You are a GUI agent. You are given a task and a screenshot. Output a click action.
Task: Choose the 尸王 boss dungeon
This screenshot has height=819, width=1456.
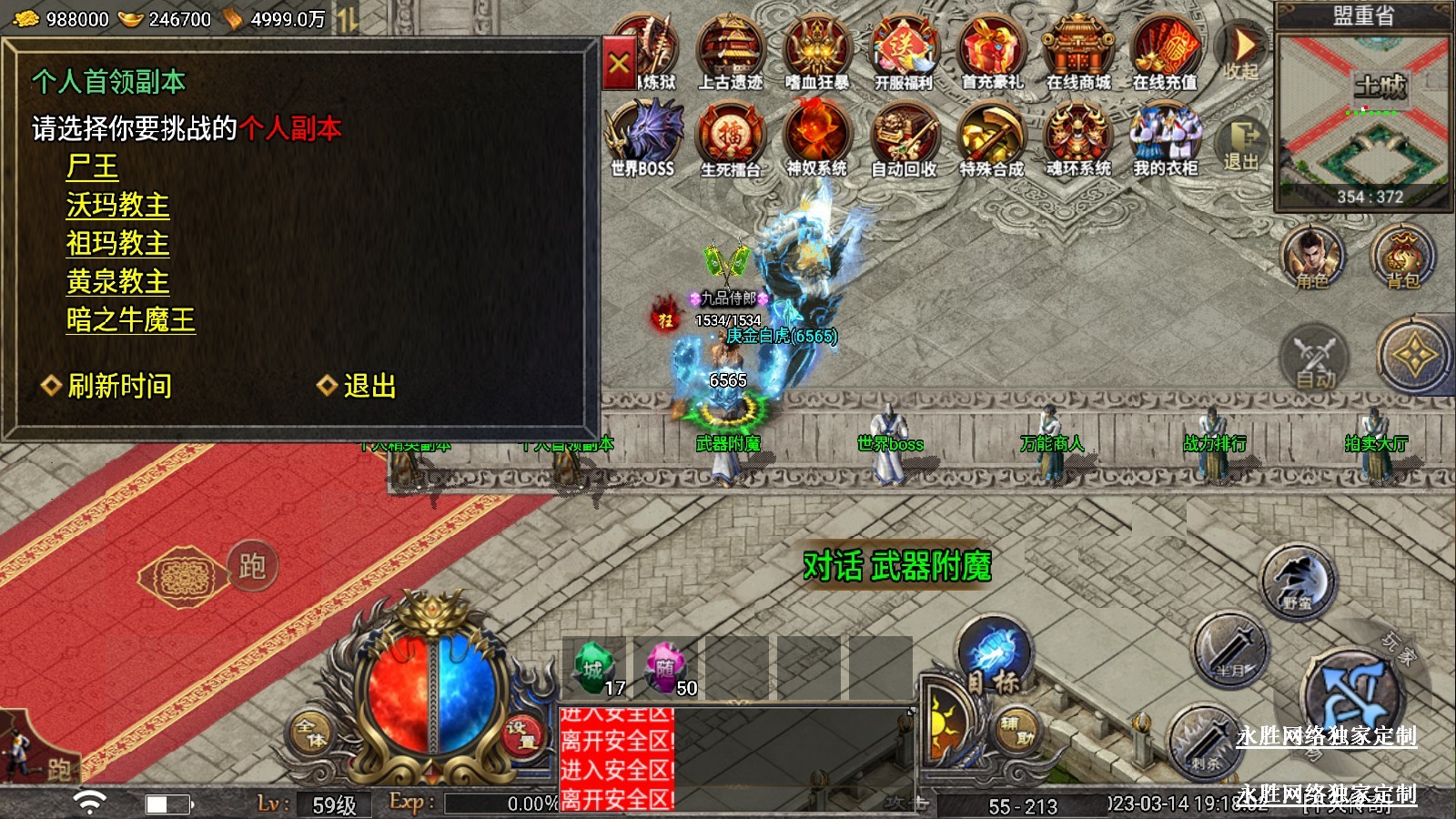pyautogui.click(x=92, y=167)
